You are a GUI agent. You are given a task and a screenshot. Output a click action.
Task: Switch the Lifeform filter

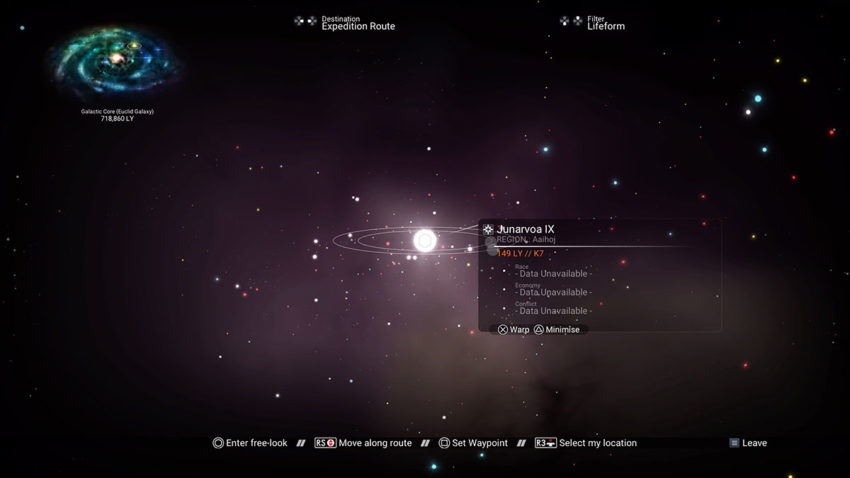pyautogui.click(x=605, y=23)
